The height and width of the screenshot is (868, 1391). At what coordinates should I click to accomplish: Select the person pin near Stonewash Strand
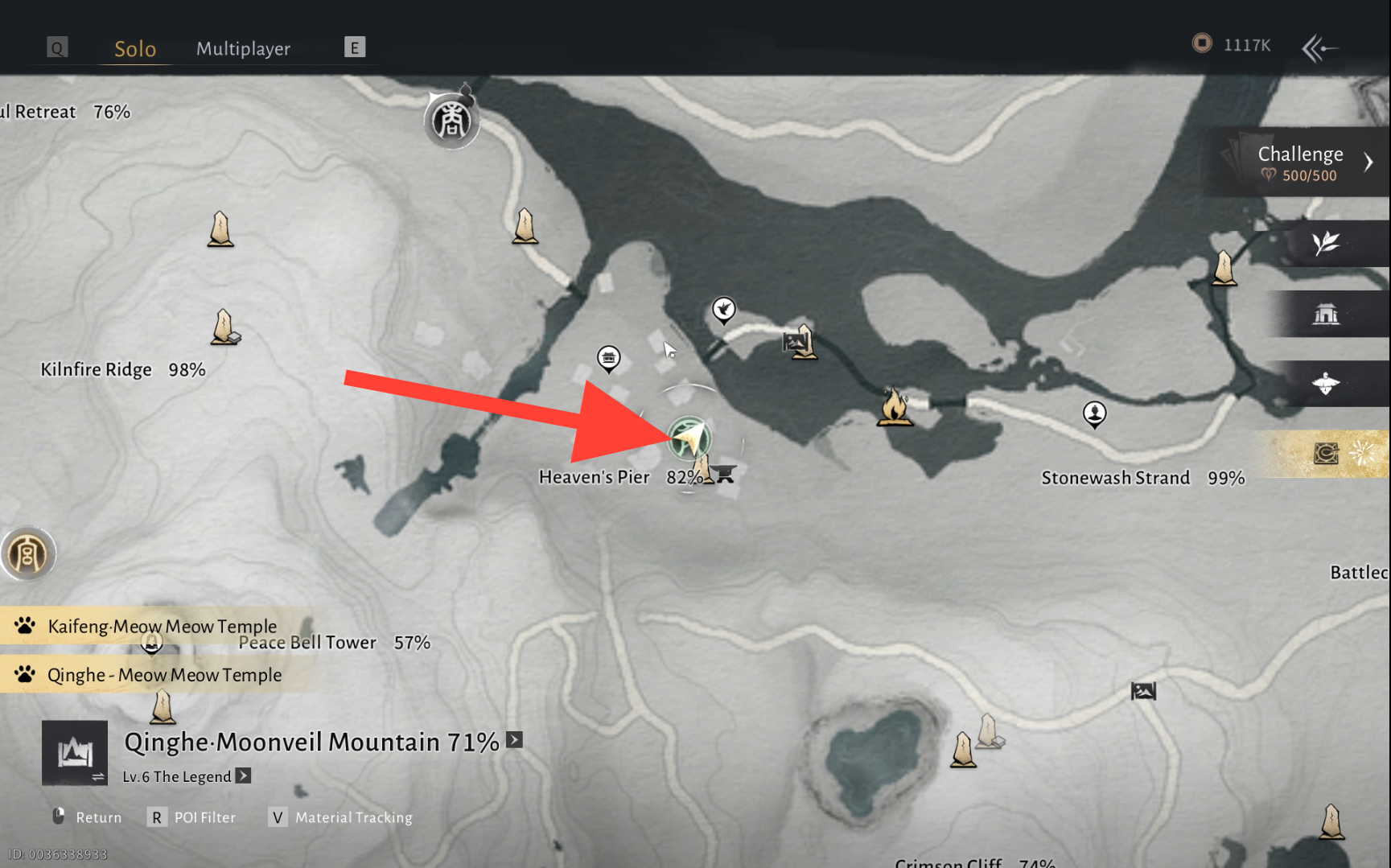1094,414
